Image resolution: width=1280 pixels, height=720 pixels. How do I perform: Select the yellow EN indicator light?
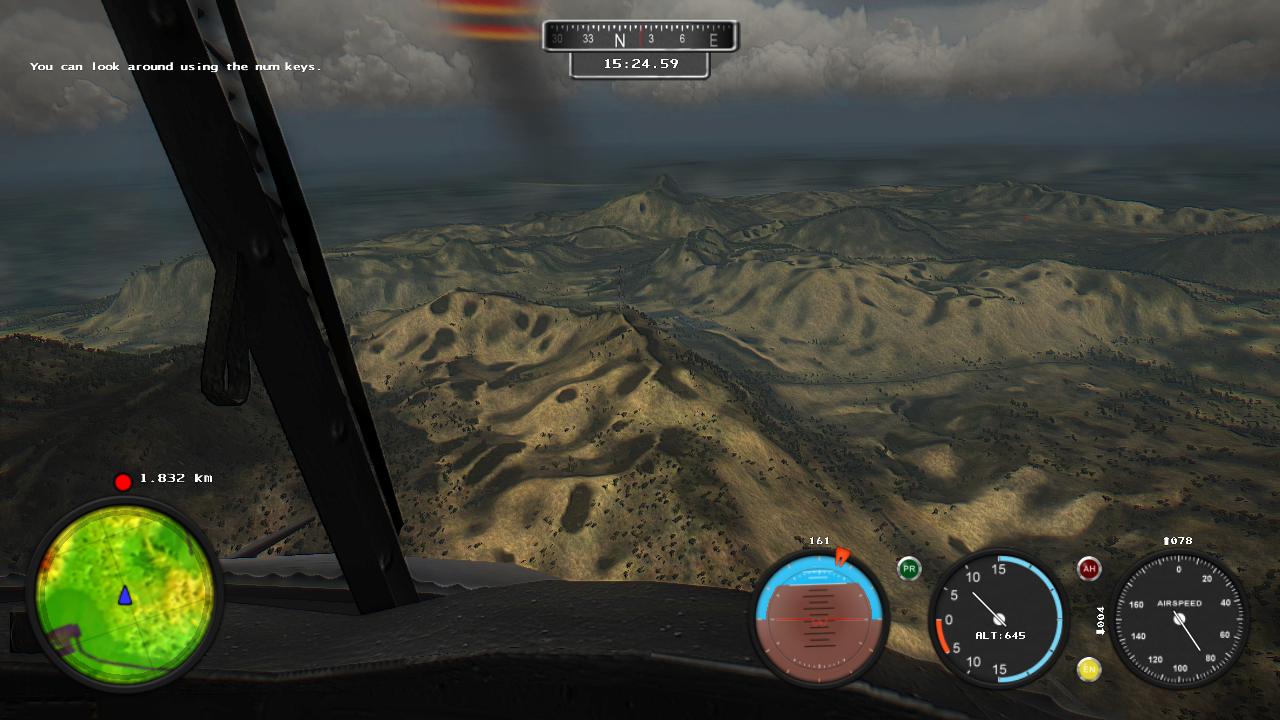tap(1089, 669)
